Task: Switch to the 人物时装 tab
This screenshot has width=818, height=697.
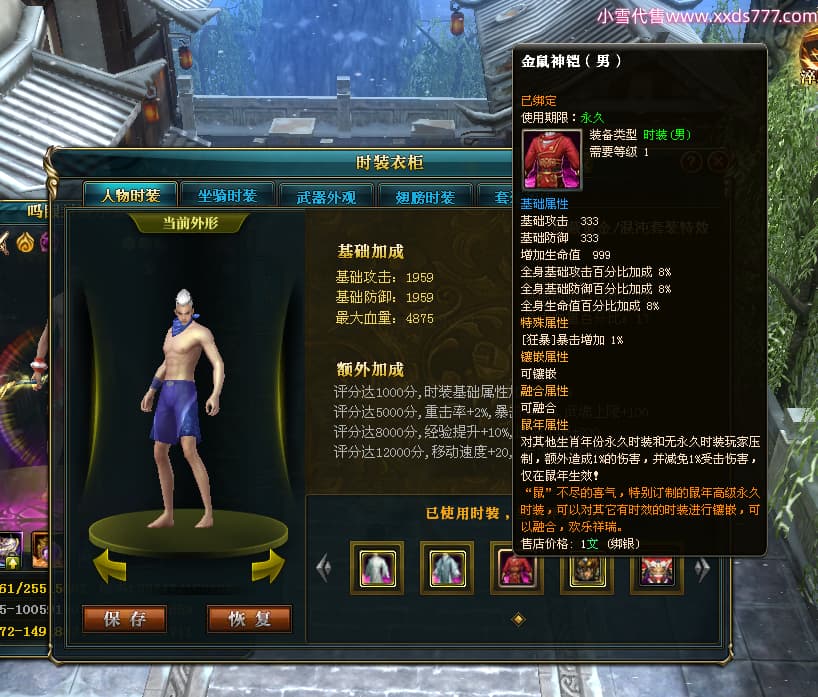Action: click(x=129, y=196)
